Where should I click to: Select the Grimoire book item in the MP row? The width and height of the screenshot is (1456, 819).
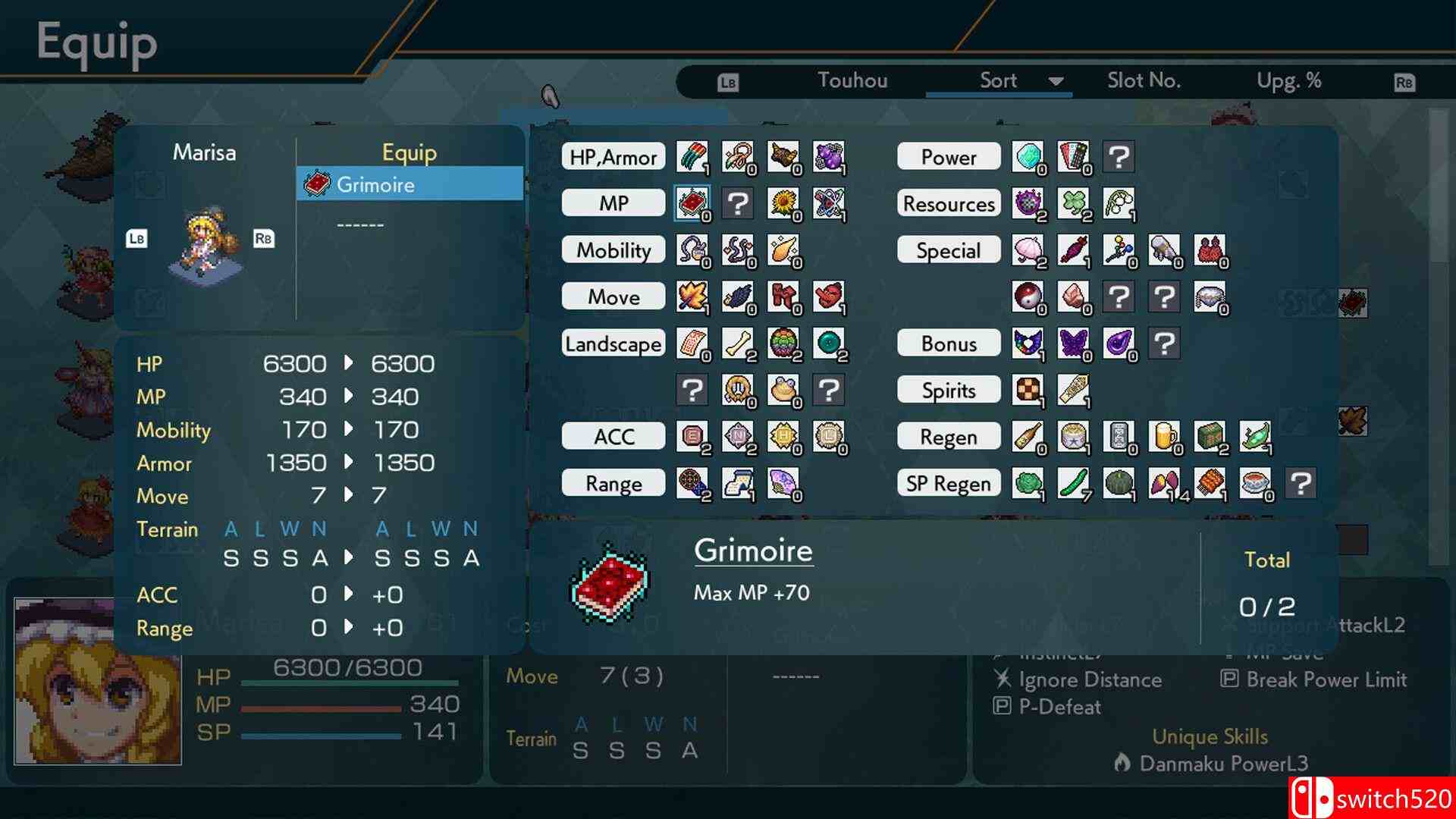(x=692, y=203)
